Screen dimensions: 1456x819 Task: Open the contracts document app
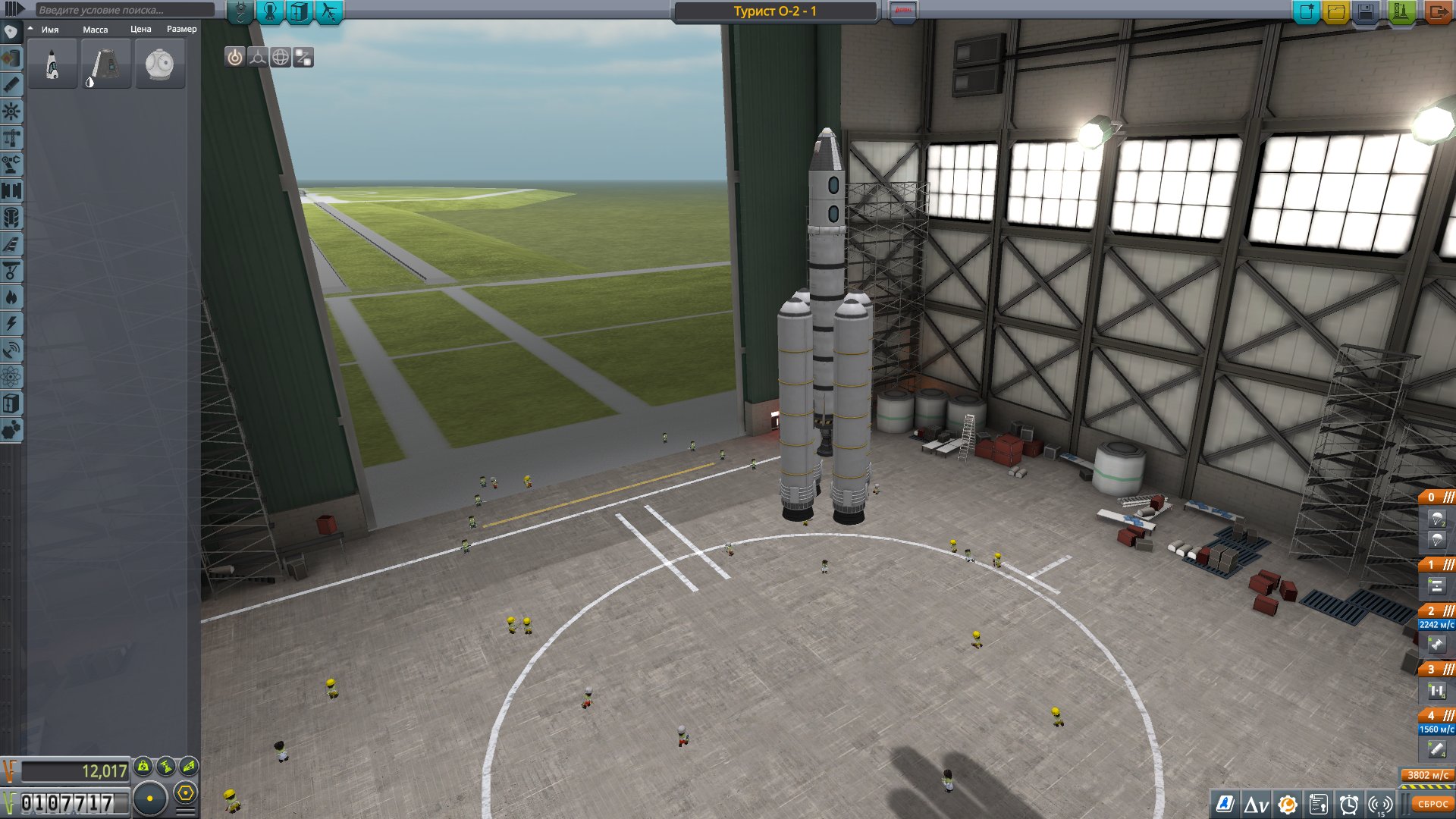tap(1319, 805)
